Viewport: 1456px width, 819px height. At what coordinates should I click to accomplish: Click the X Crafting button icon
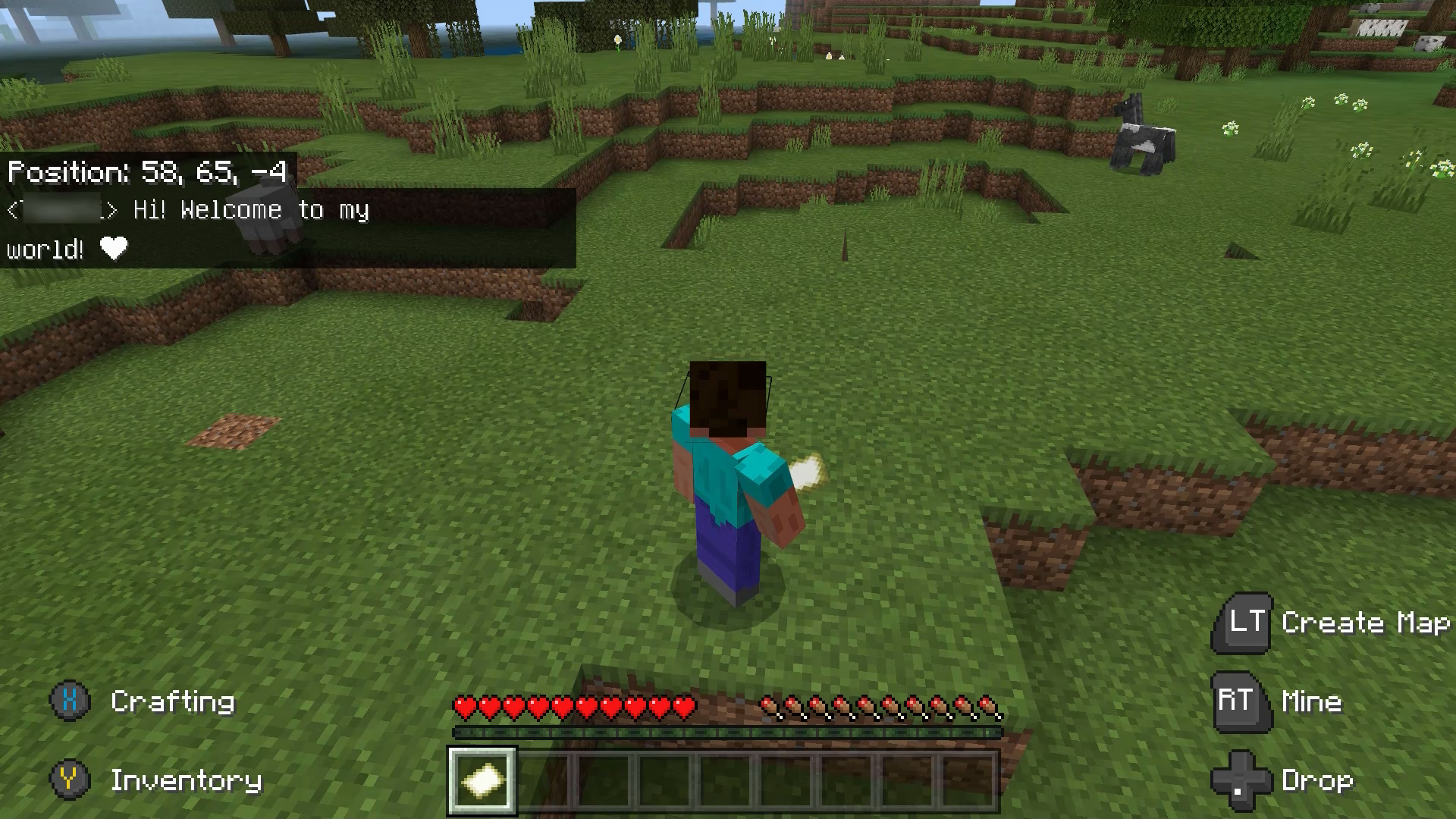70,701
